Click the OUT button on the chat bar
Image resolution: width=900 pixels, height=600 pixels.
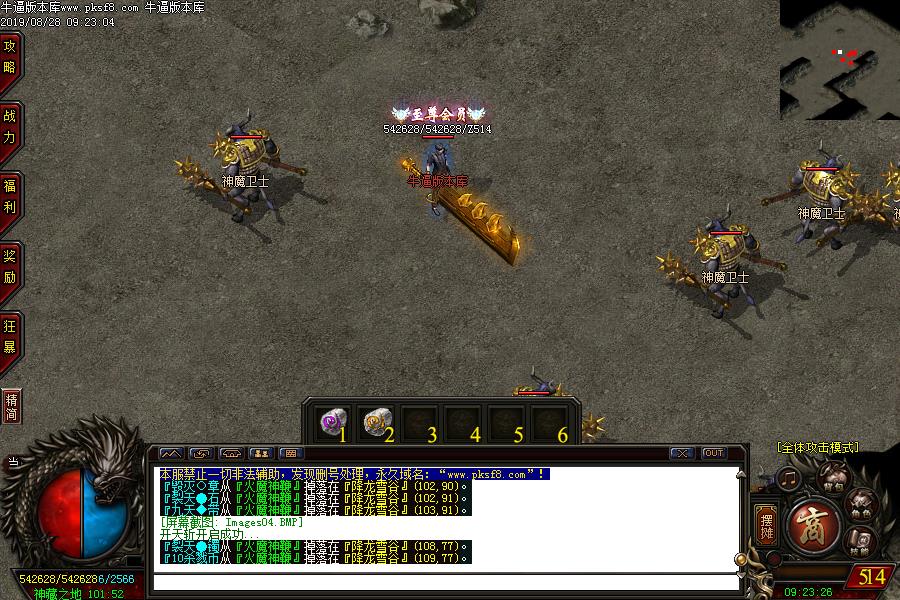713,453
